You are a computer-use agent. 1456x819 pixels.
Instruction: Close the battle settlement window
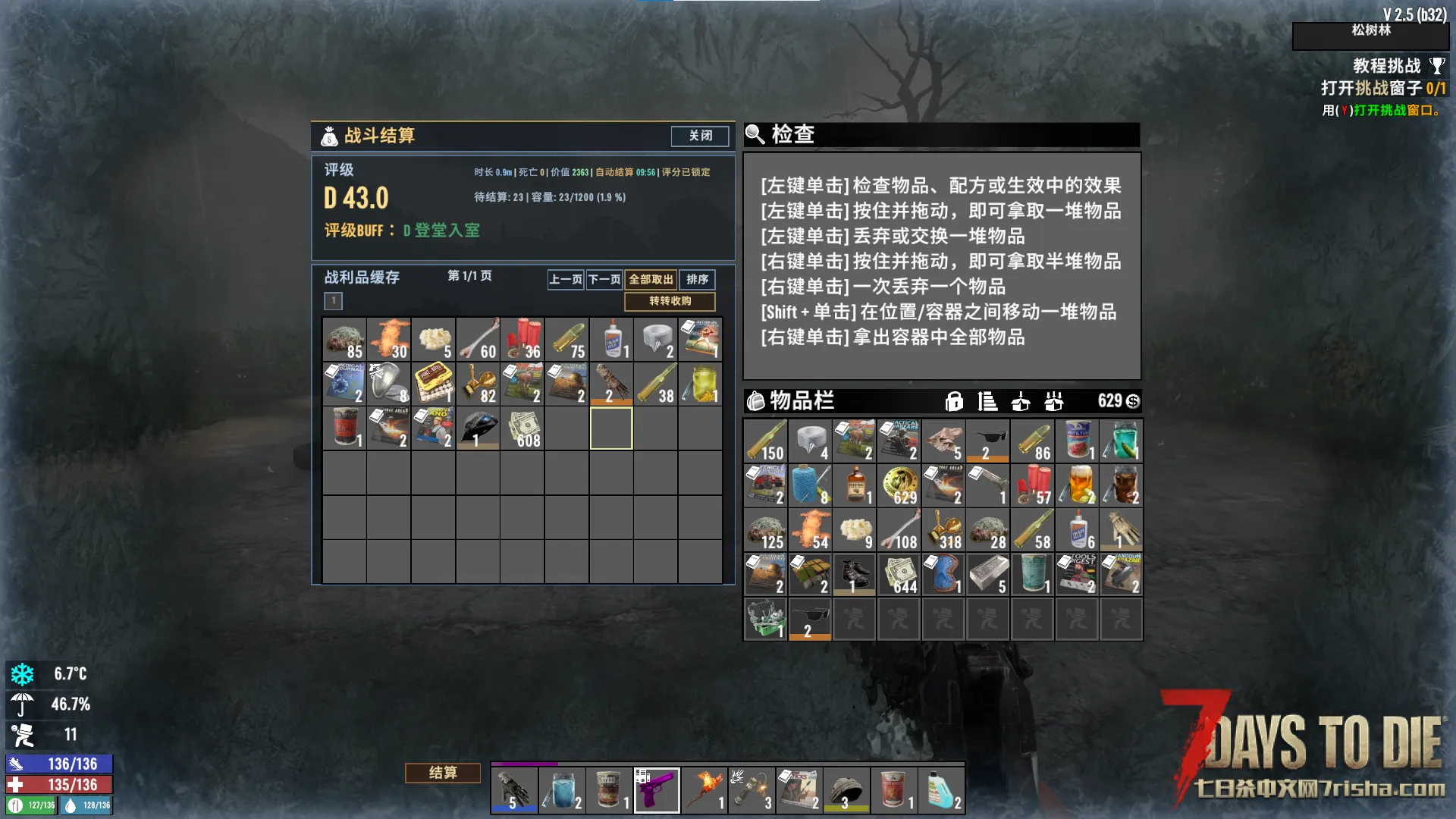click(x=699, y=136)
